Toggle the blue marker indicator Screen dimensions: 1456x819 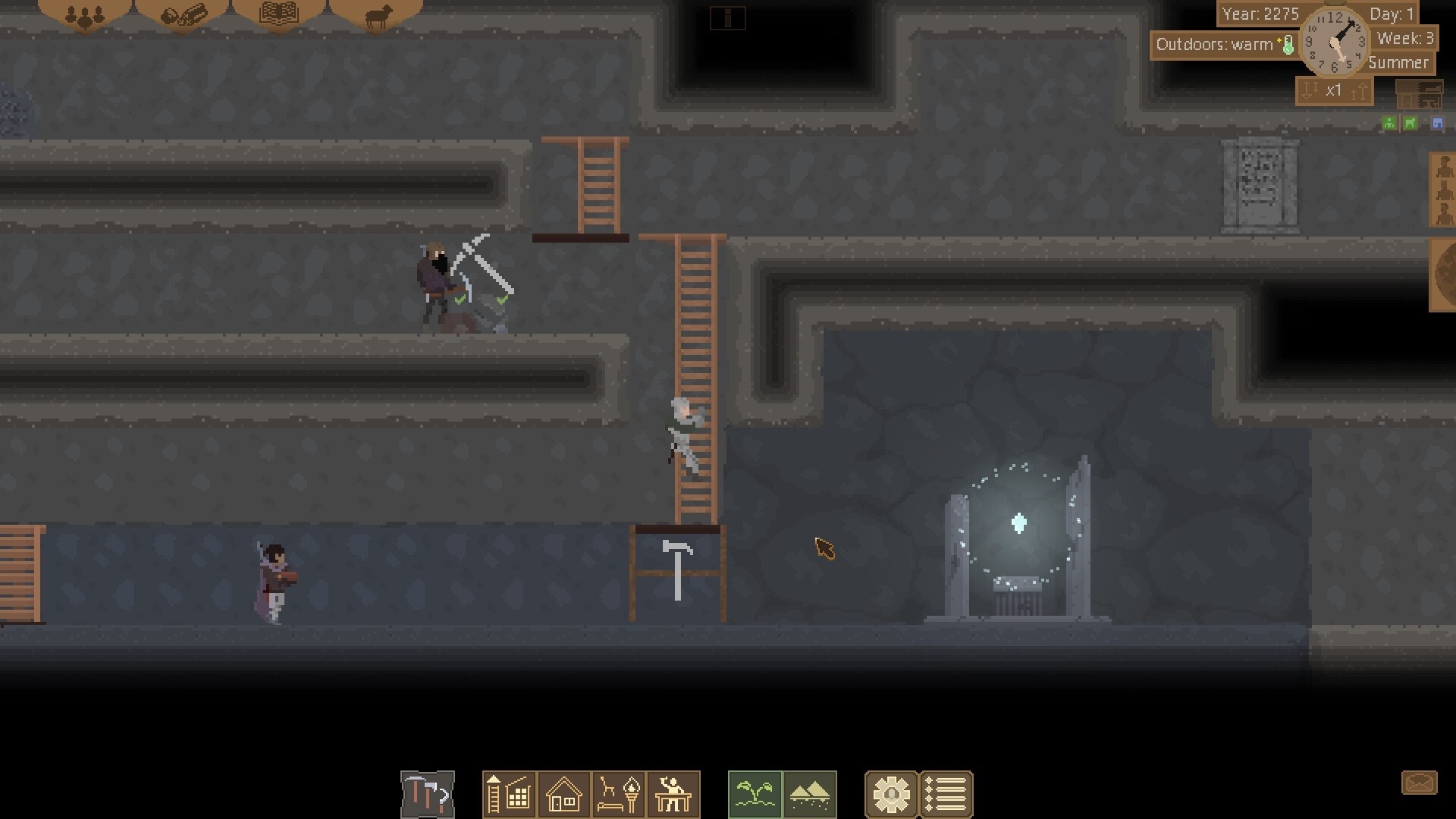click(x=1437, y=123)
